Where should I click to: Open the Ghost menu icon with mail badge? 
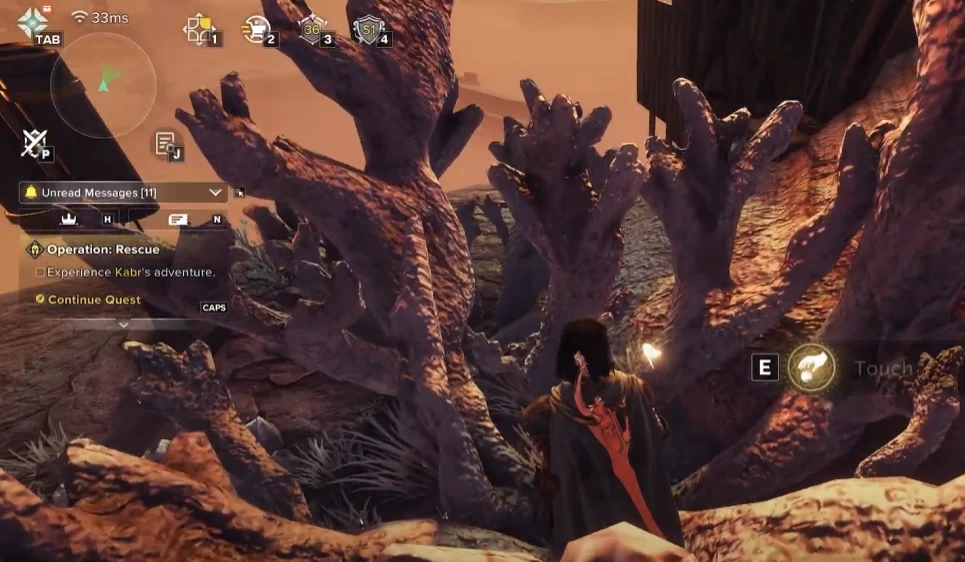point(33,22)
